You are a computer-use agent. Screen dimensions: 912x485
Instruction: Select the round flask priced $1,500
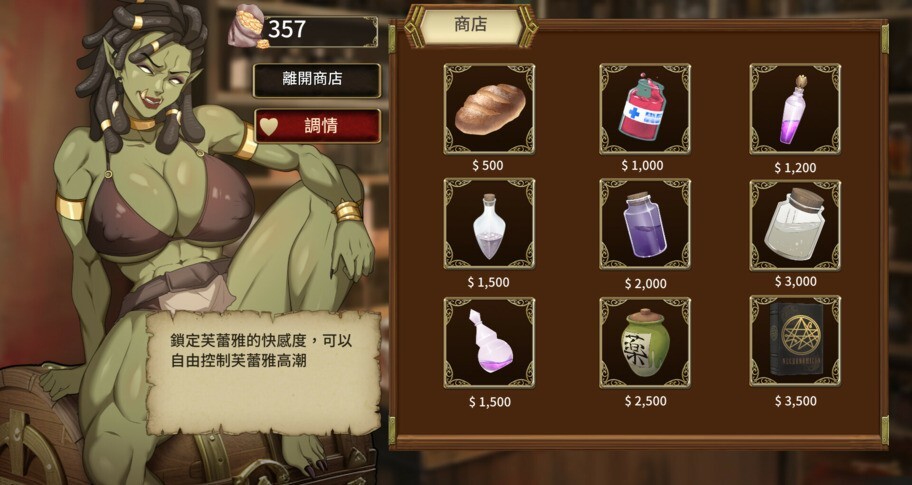(x=489, y=225)
